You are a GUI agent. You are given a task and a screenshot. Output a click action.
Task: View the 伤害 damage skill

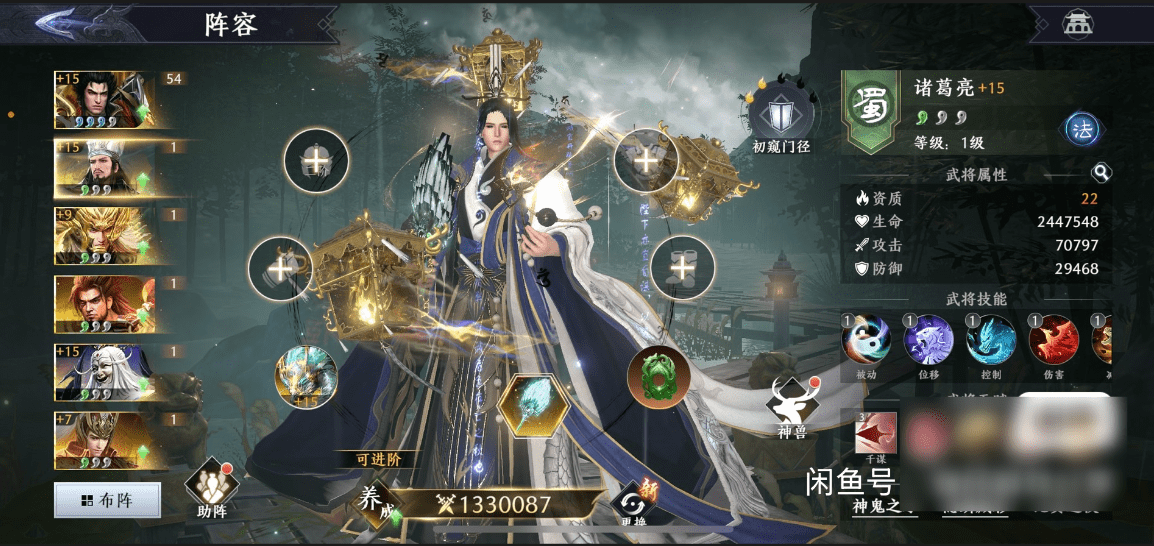(x=1054, y=340)
